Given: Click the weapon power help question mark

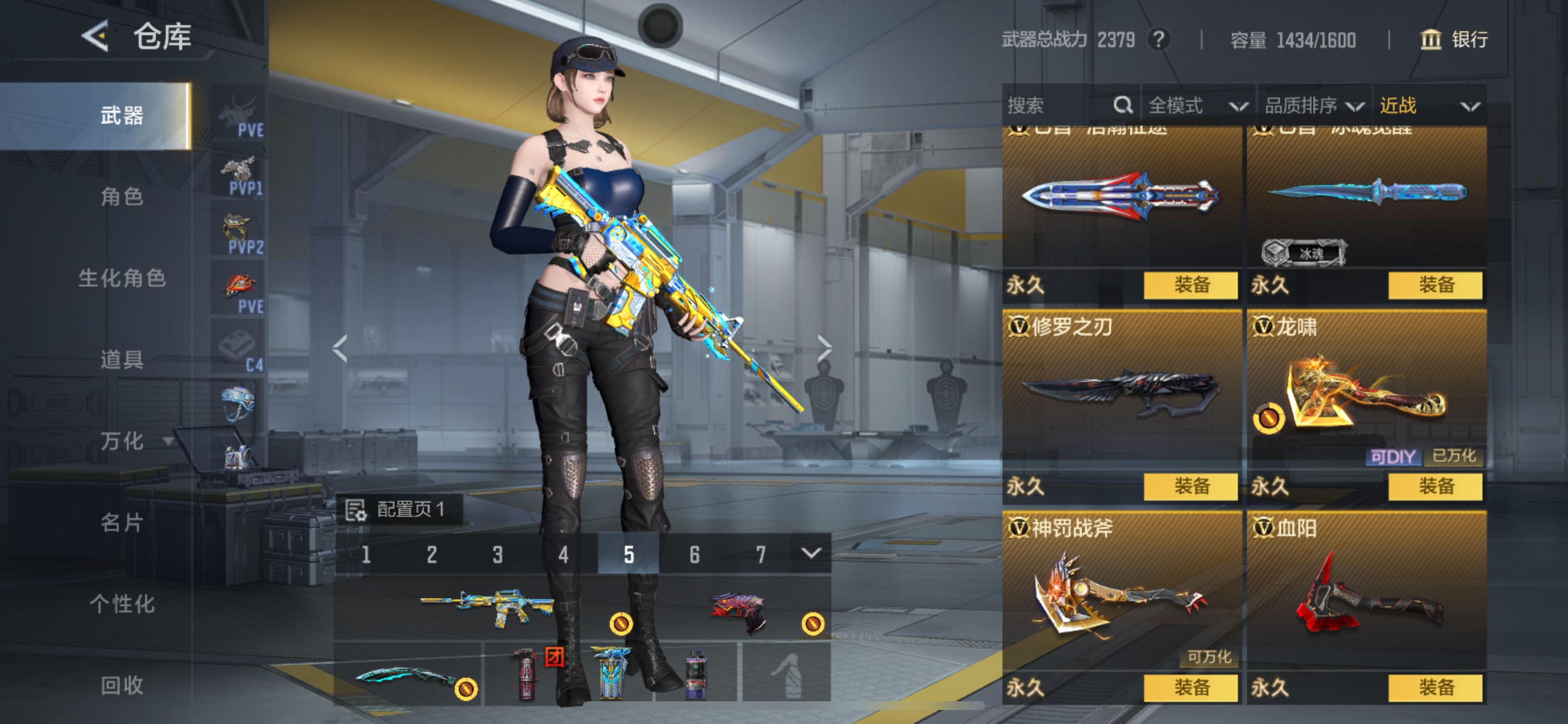Looking at the screenshot, I should (x=1158, y=40).
